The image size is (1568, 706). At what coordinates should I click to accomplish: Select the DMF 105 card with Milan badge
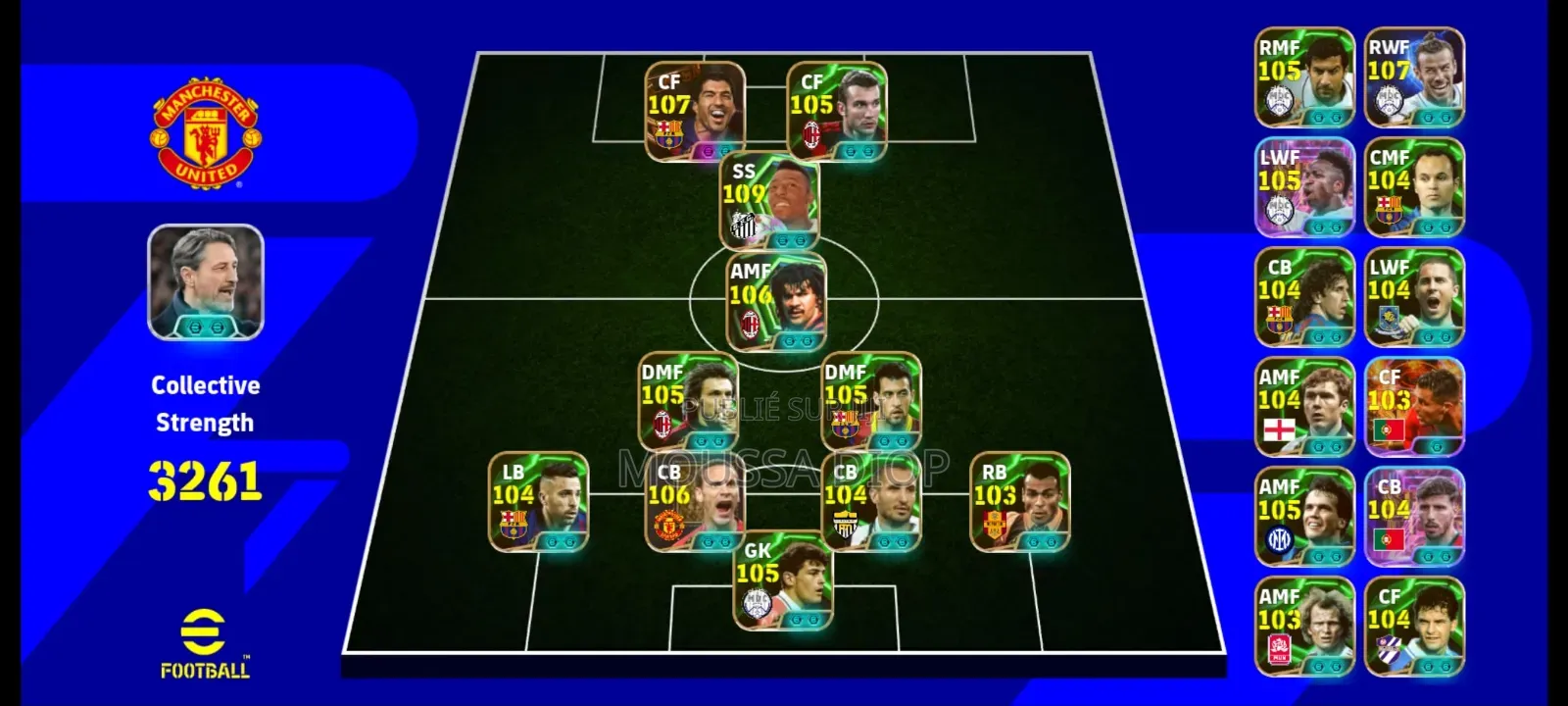pos(688,401)
